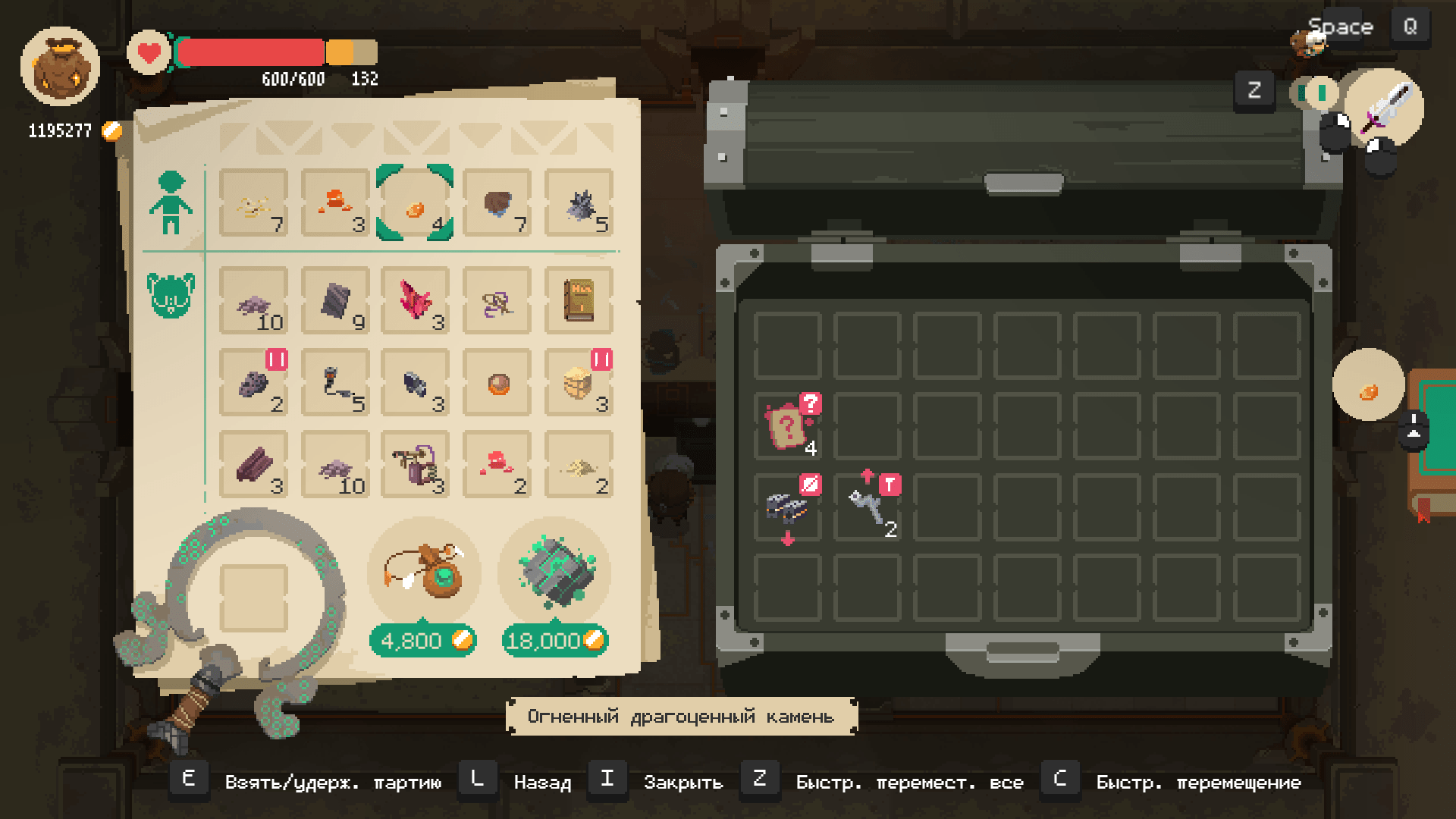Click the brown notebook item in inventory
The image size is (1456, 819).
(579, 300)
